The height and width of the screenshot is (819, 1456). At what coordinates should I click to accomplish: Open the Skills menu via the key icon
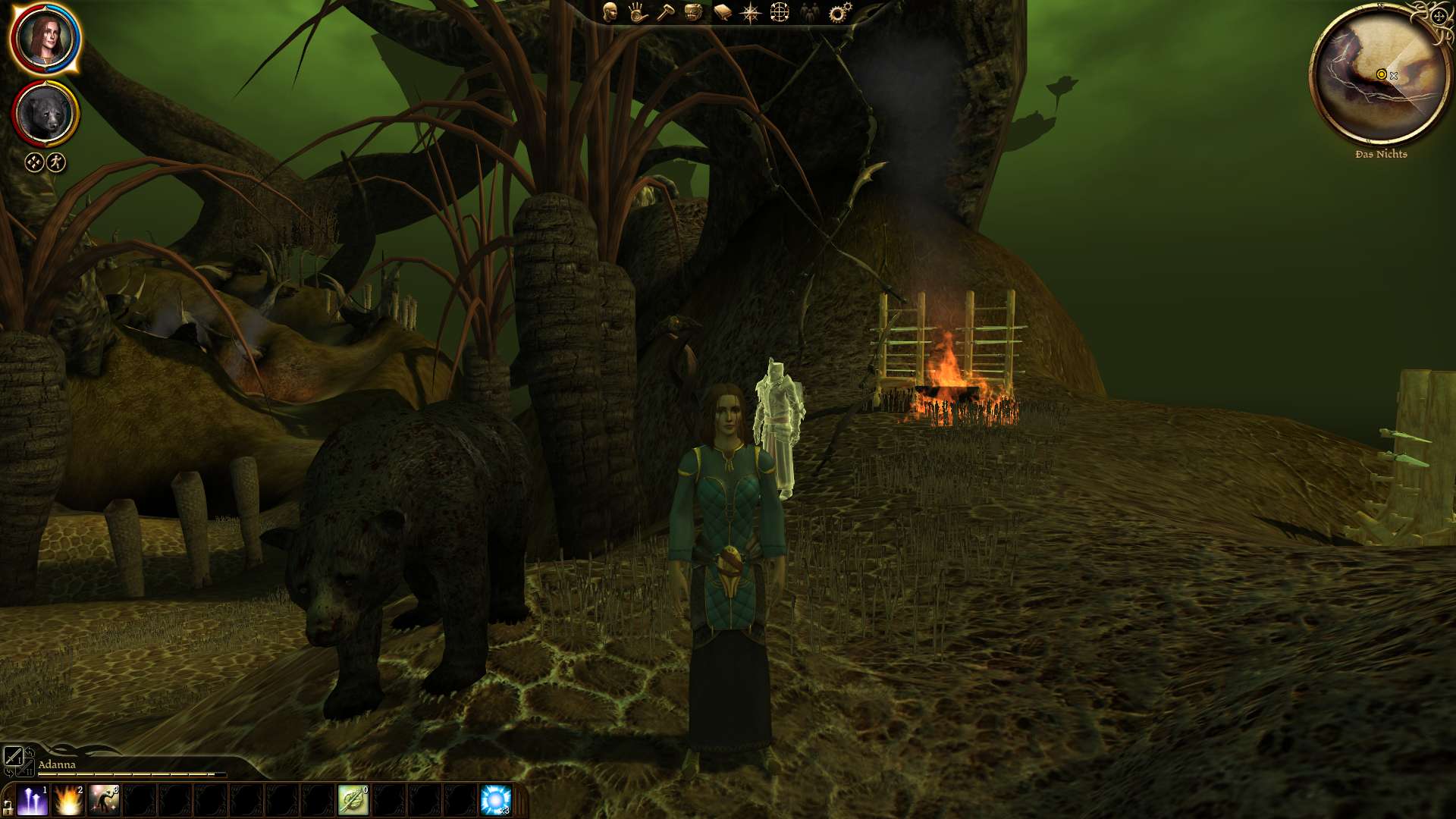click(x=666, y=11)
